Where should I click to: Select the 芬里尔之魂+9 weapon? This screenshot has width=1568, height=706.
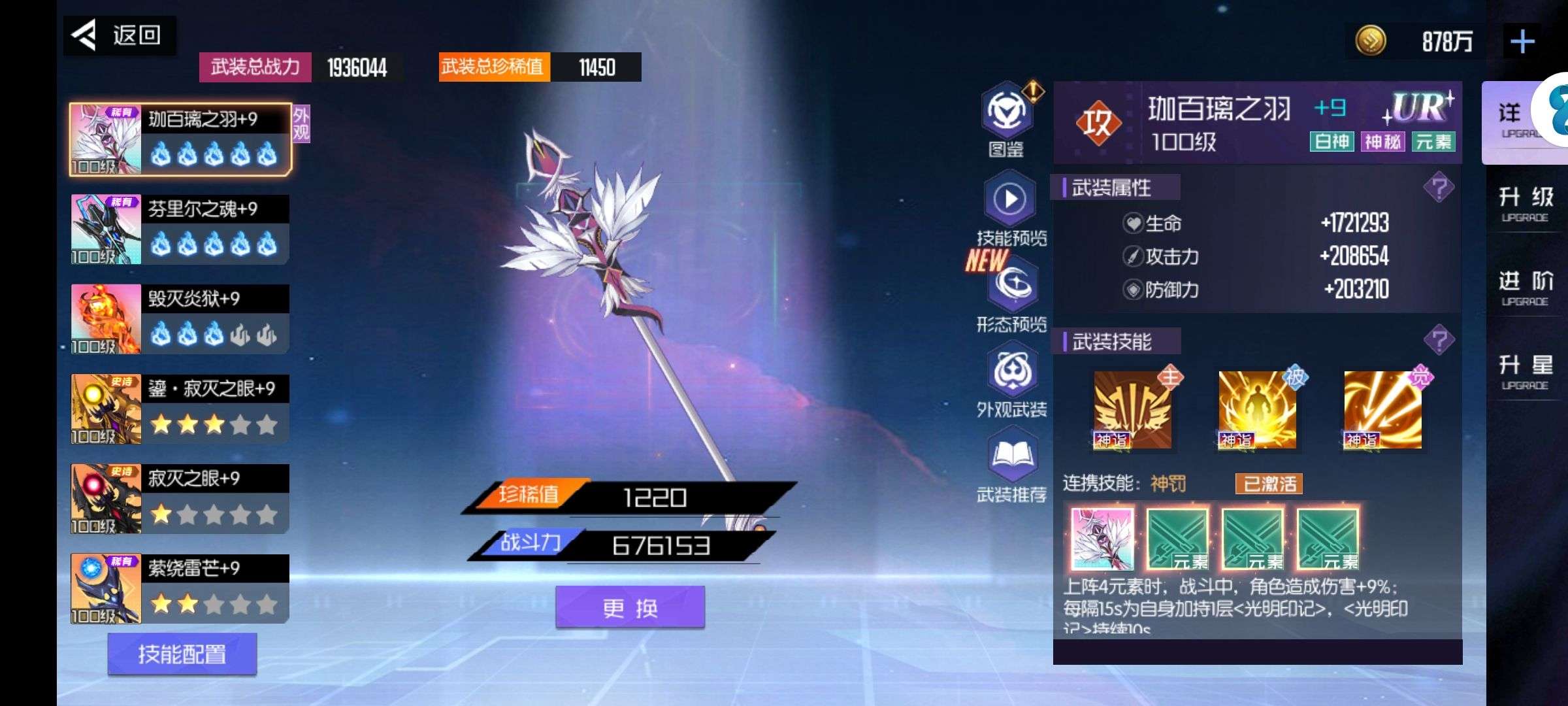tap(180, 229)
